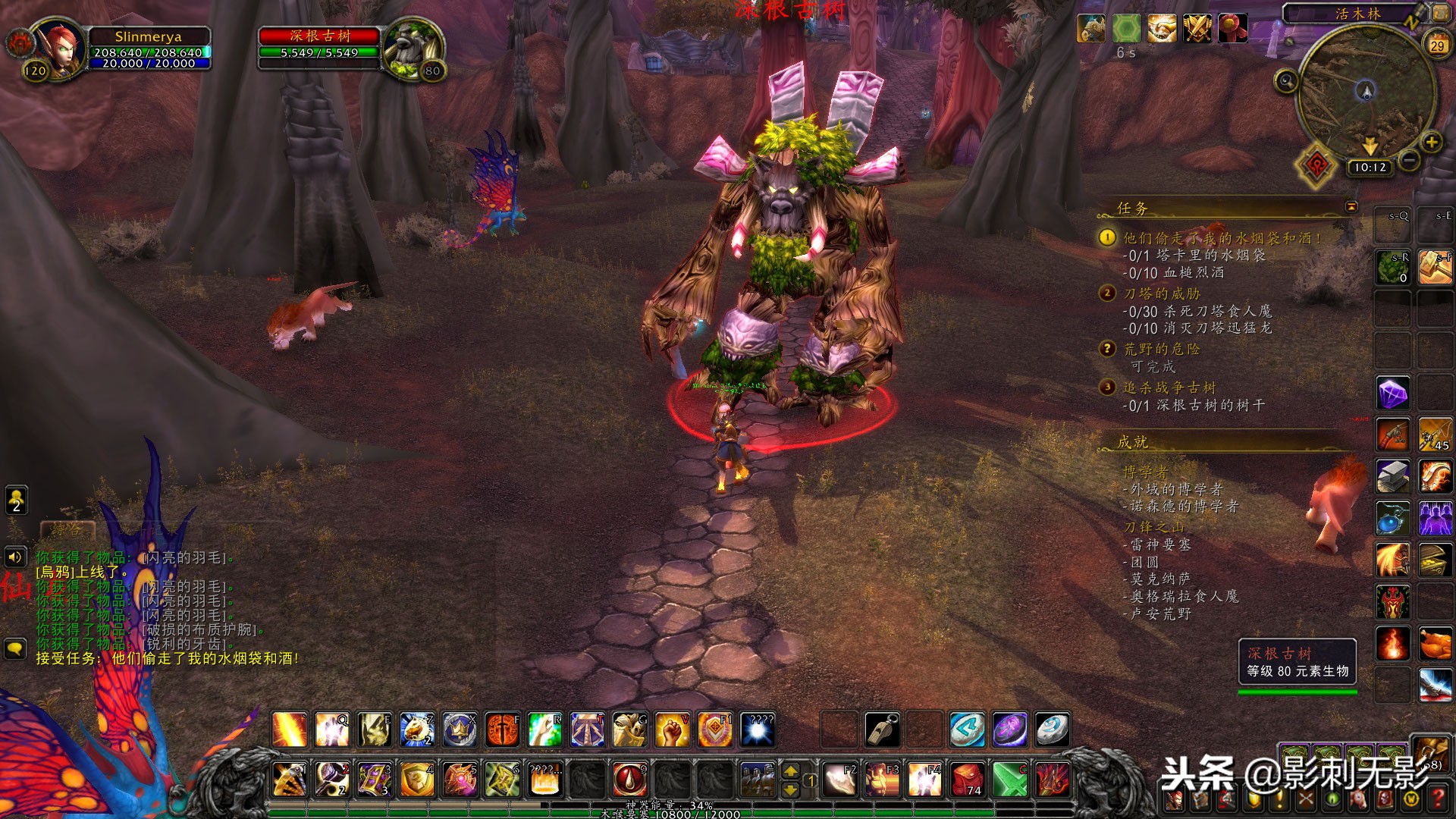The height and width of the screenshot is (819, 1456).
Task: Click the minimap tracking magnifier button
Action: point(1286,80)
